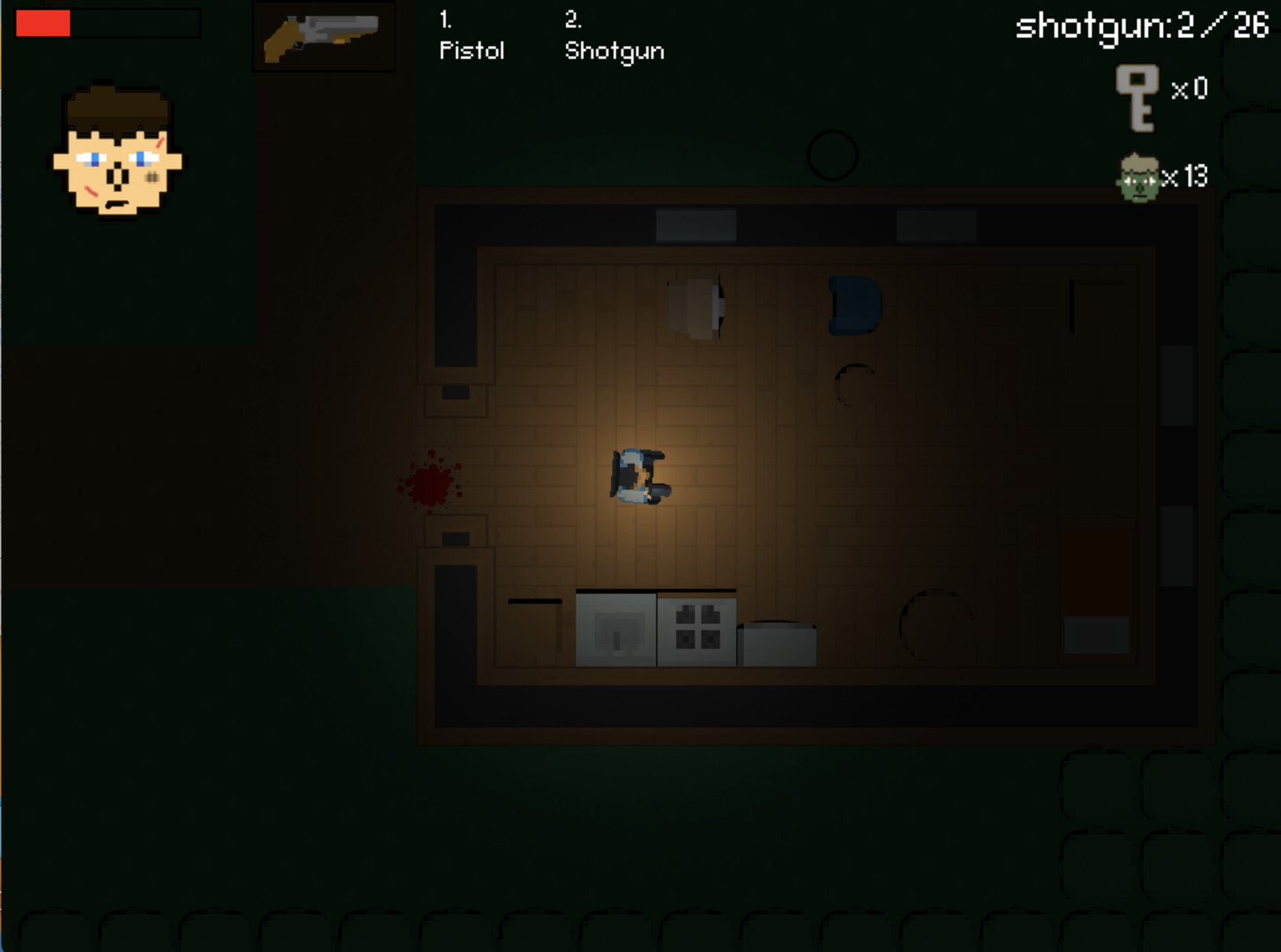Click the zombie head kill counter icon
The width and height of the screenshot is (1281, 952).
click(1139, 176)
